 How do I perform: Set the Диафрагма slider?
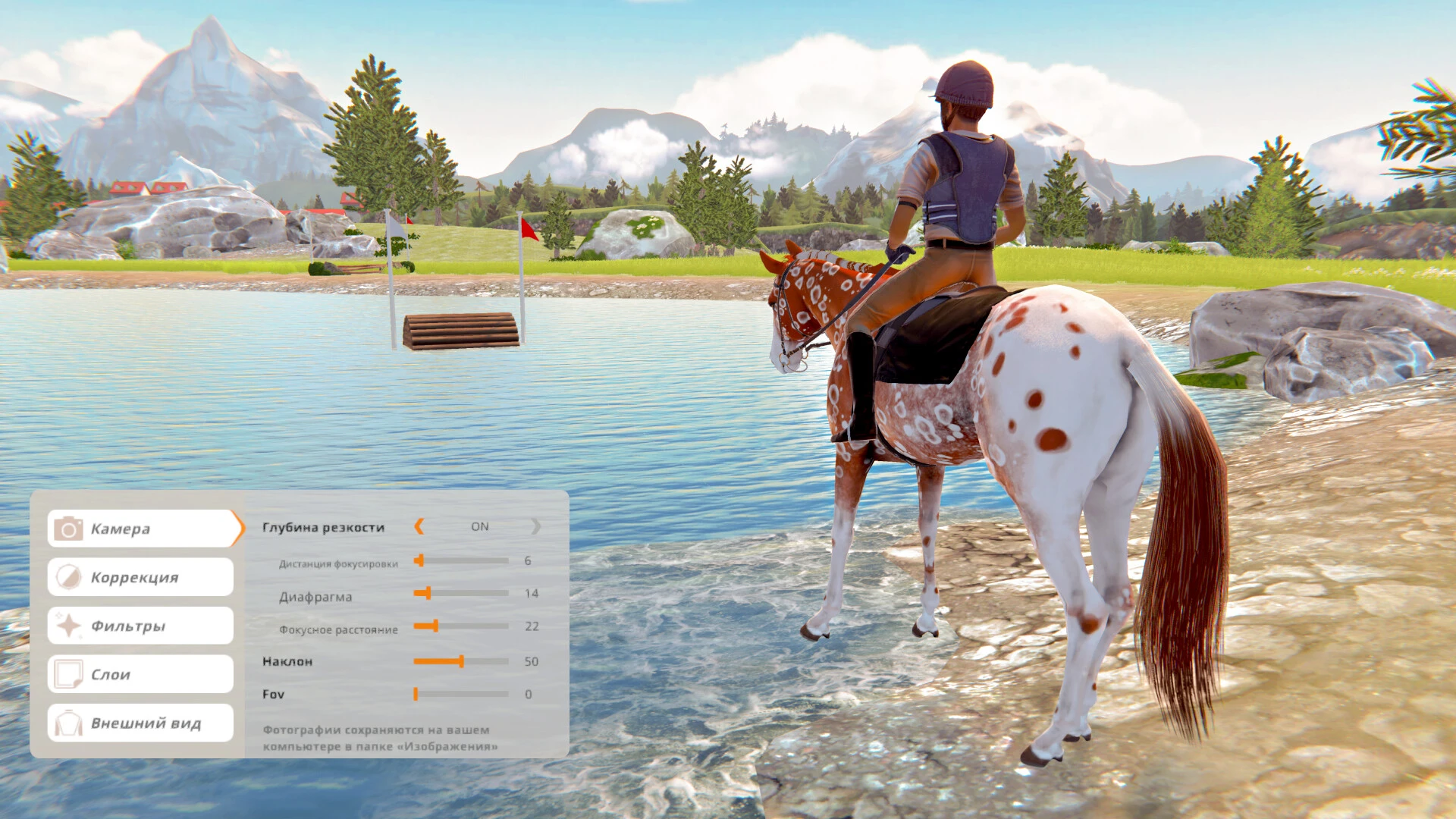(x=428, y=593)
